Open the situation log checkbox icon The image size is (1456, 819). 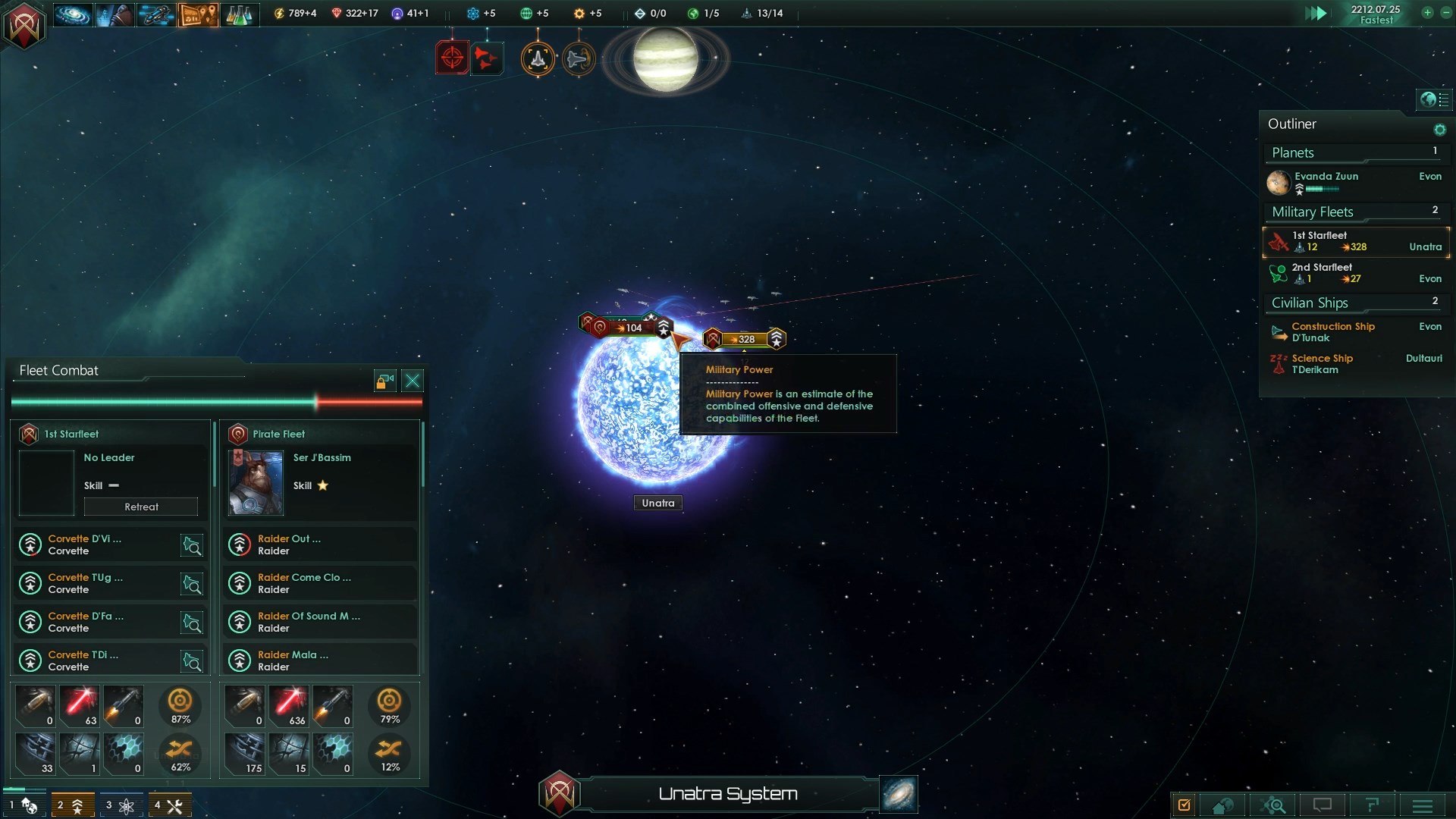point(1184,805)
